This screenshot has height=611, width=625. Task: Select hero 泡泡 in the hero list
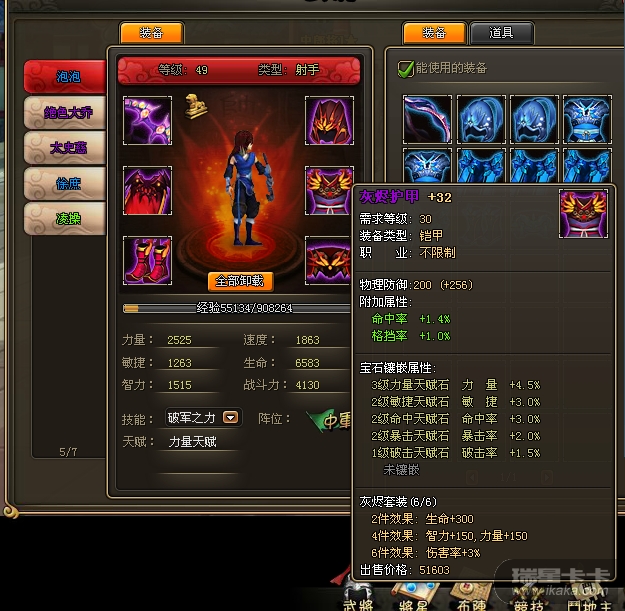66,74
